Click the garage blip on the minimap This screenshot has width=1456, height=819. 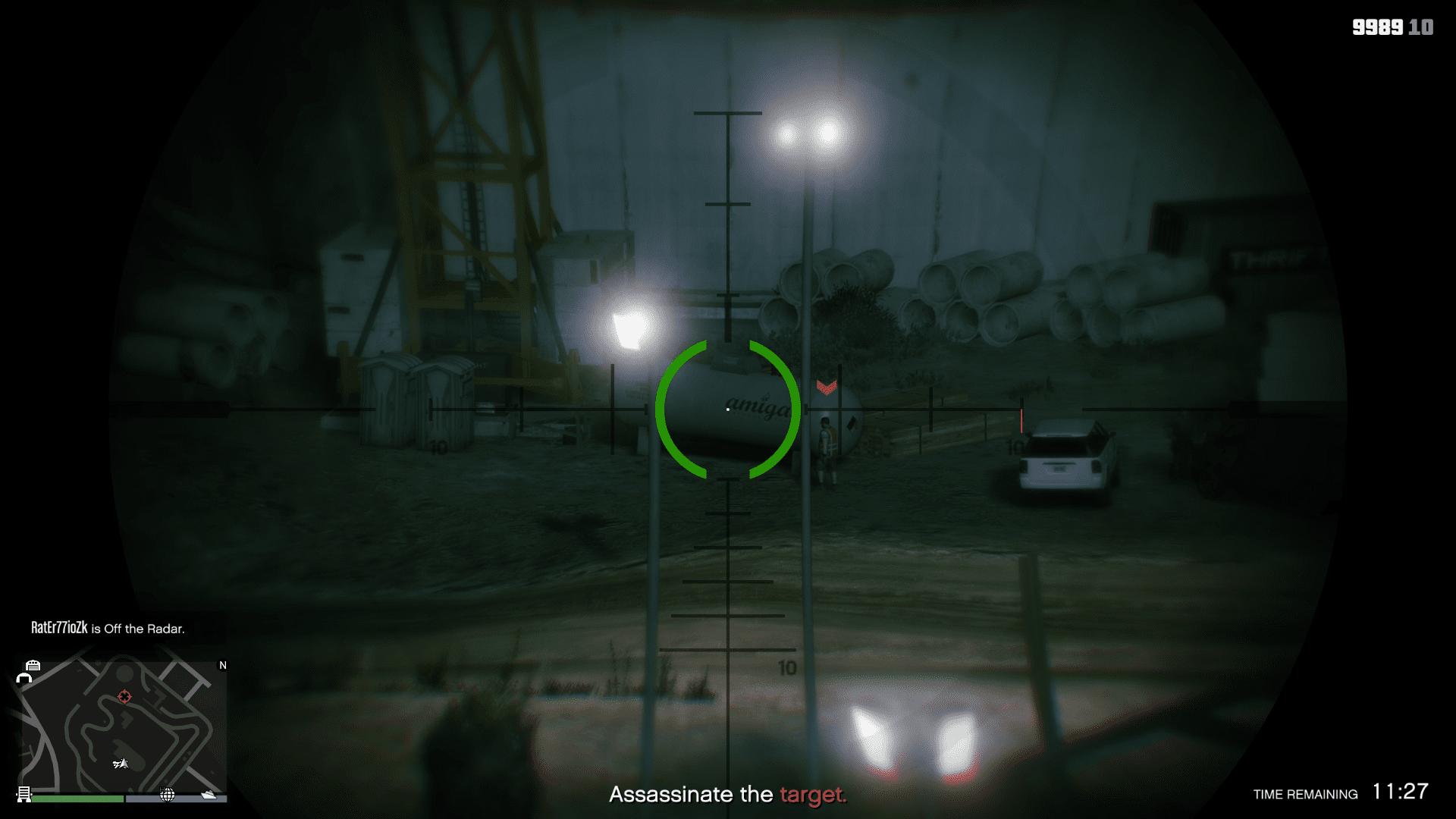tap(33, 665)
